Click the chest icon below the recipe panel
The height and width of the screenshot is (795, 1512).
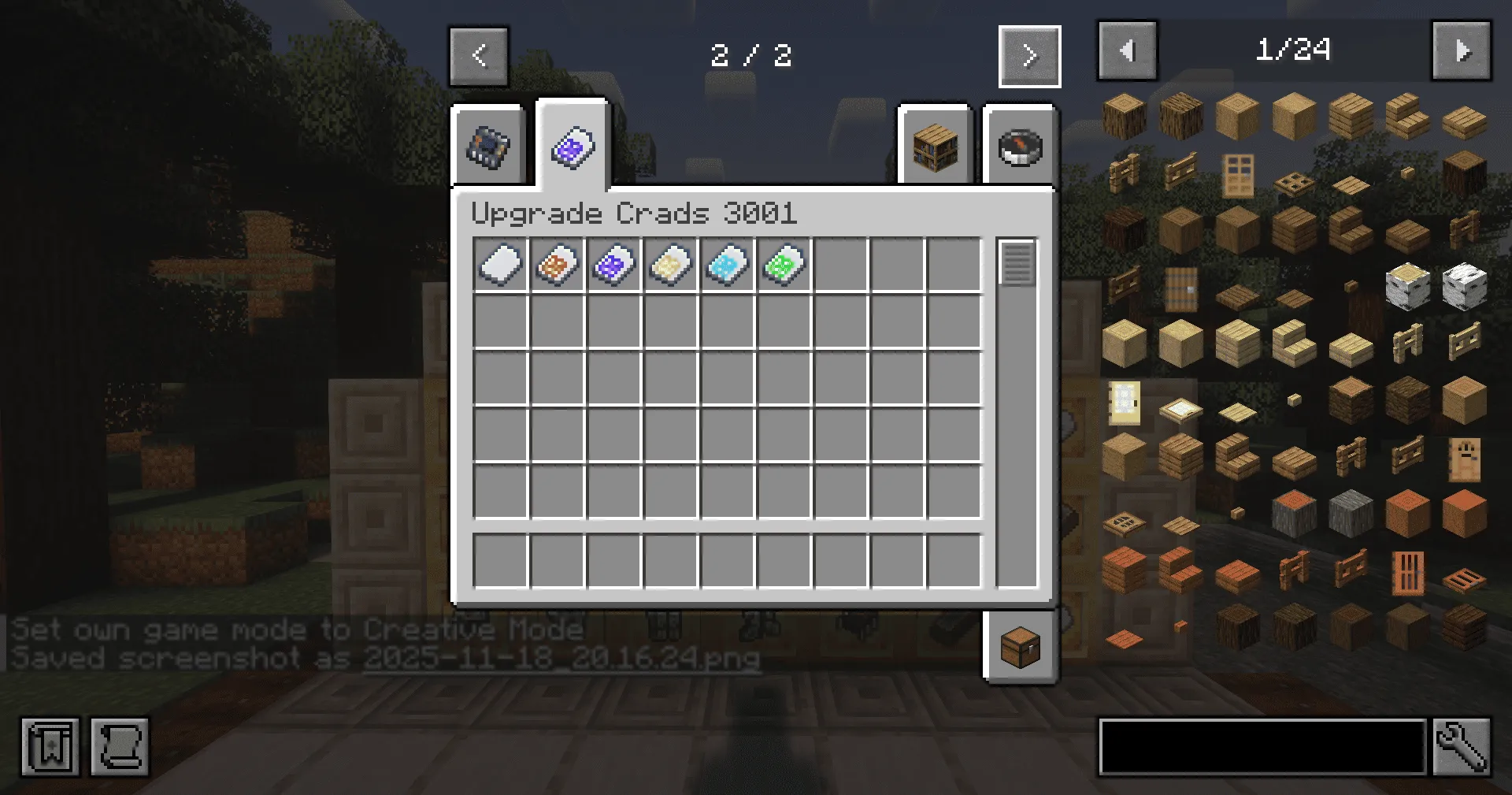point(1020,648)
